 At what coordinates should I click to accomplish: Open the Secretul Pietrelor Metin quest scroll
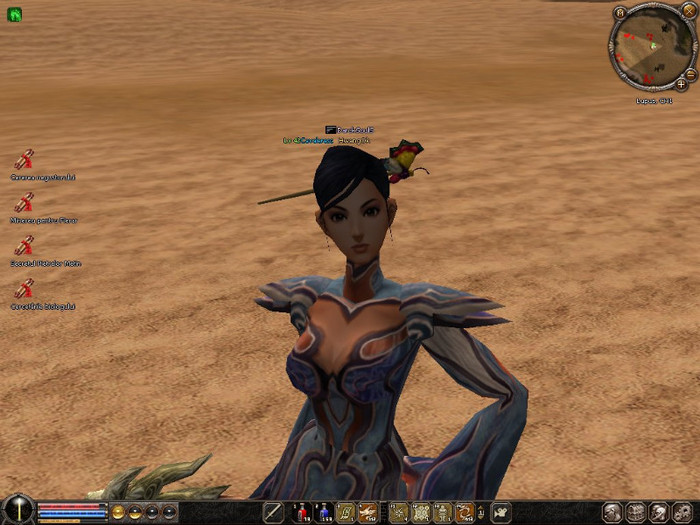pos(24,245)
